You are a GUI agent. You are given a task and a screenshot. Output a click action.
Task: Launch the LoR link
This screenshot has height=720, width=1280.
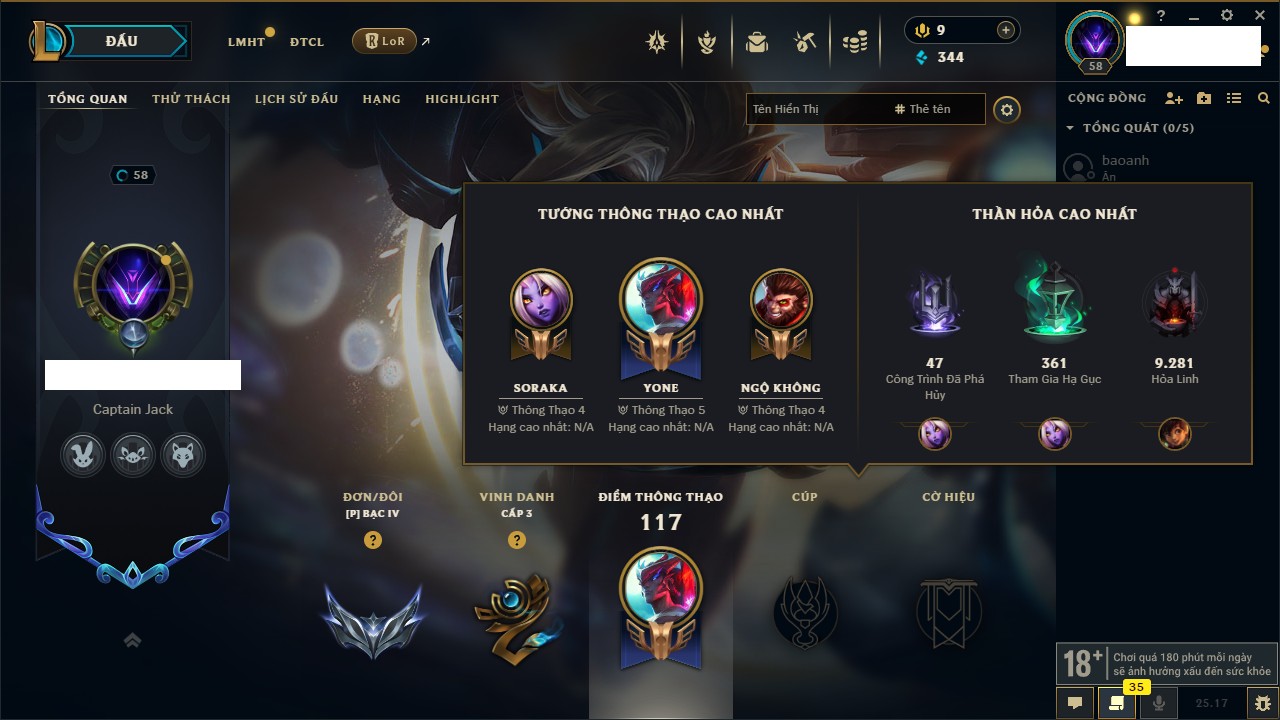coord(385,41)
